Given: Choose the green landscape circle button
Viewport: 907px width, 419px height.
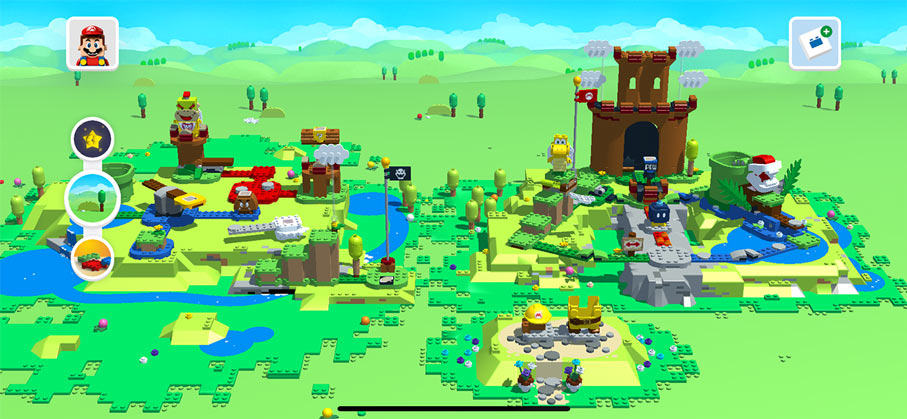Looking at the screenshot, I should click(x=92, y=197).
